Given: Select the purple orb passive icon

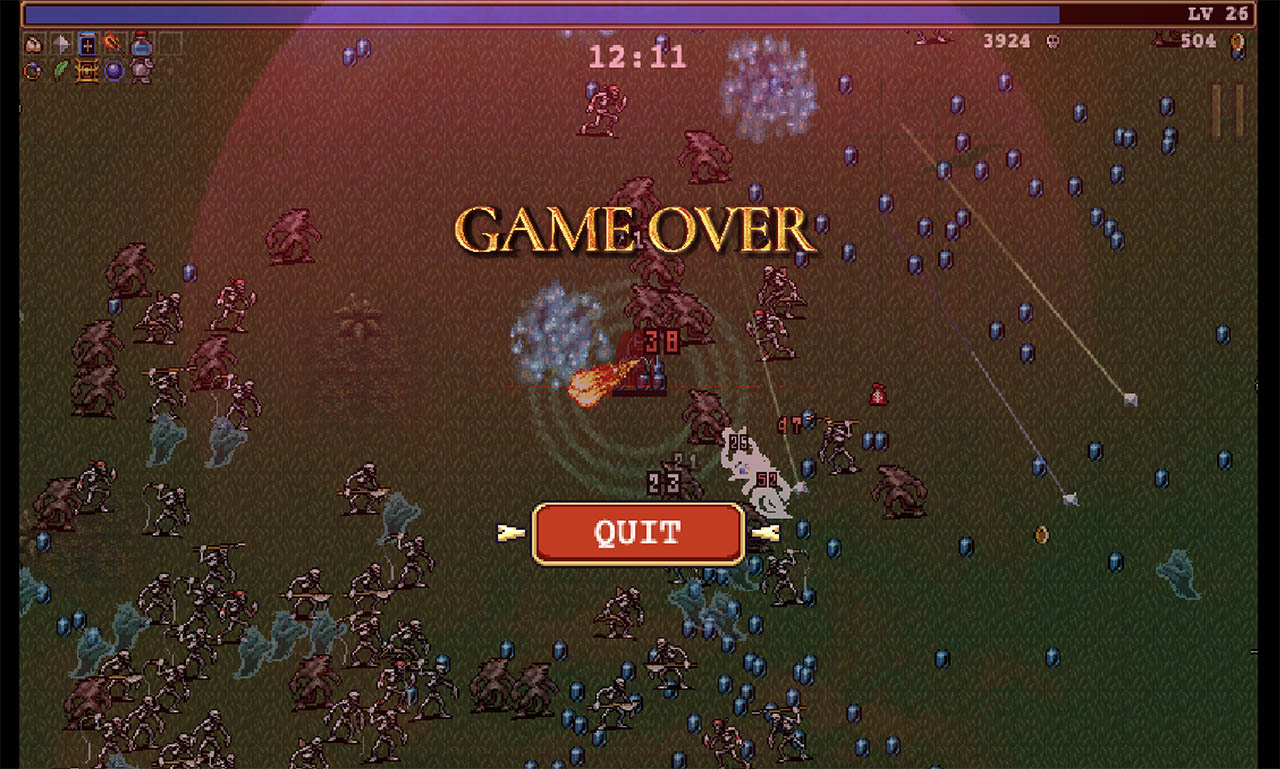Looking at the screenshot, I should point(114,72).
